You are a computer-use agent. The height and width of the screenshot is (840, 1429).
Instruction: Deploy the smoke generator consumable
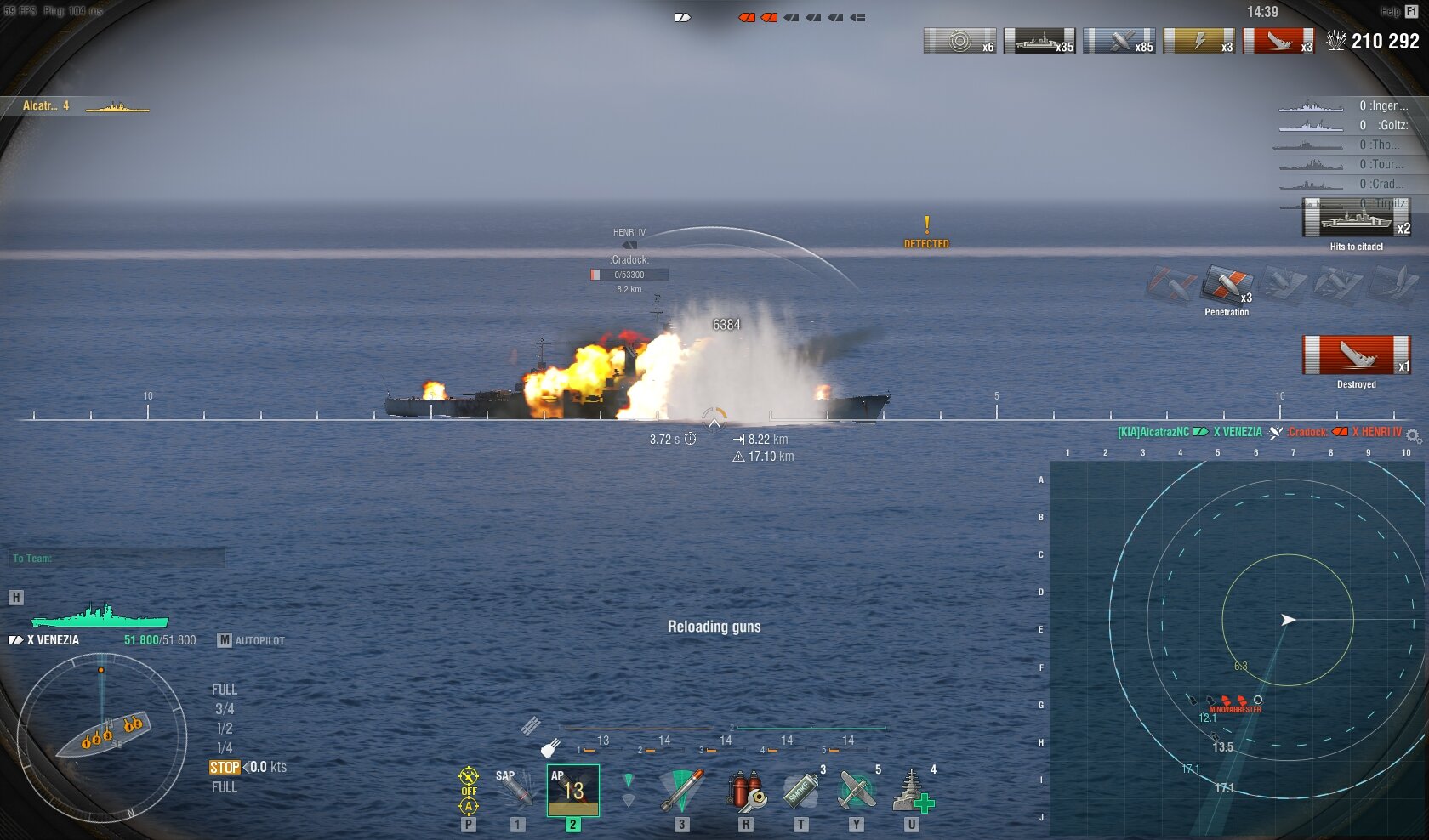click(800, 791)
